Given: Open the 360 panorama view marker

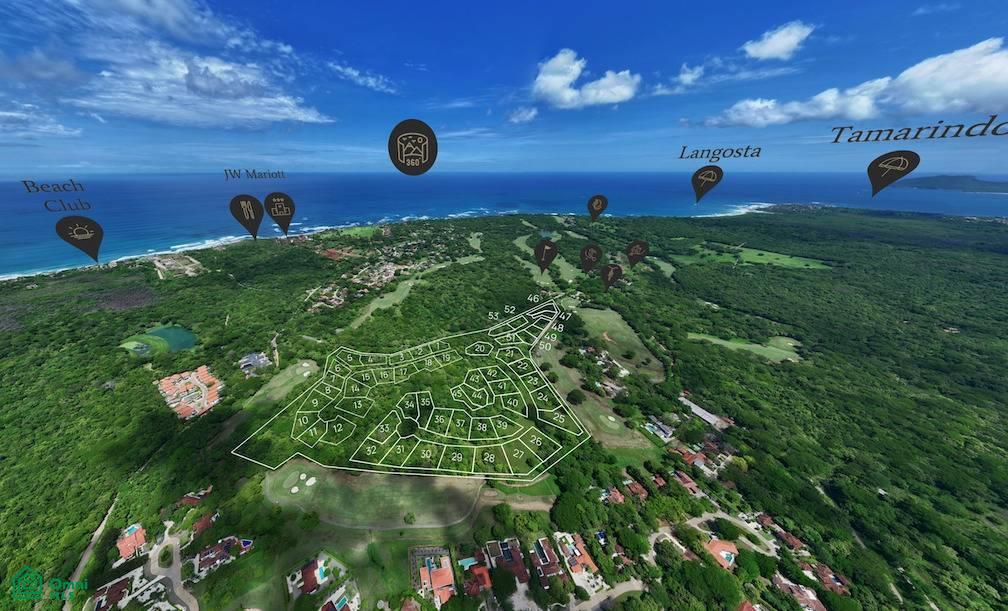Looking at the screenshot, I should pyautogui.click(x=412, y=146).
